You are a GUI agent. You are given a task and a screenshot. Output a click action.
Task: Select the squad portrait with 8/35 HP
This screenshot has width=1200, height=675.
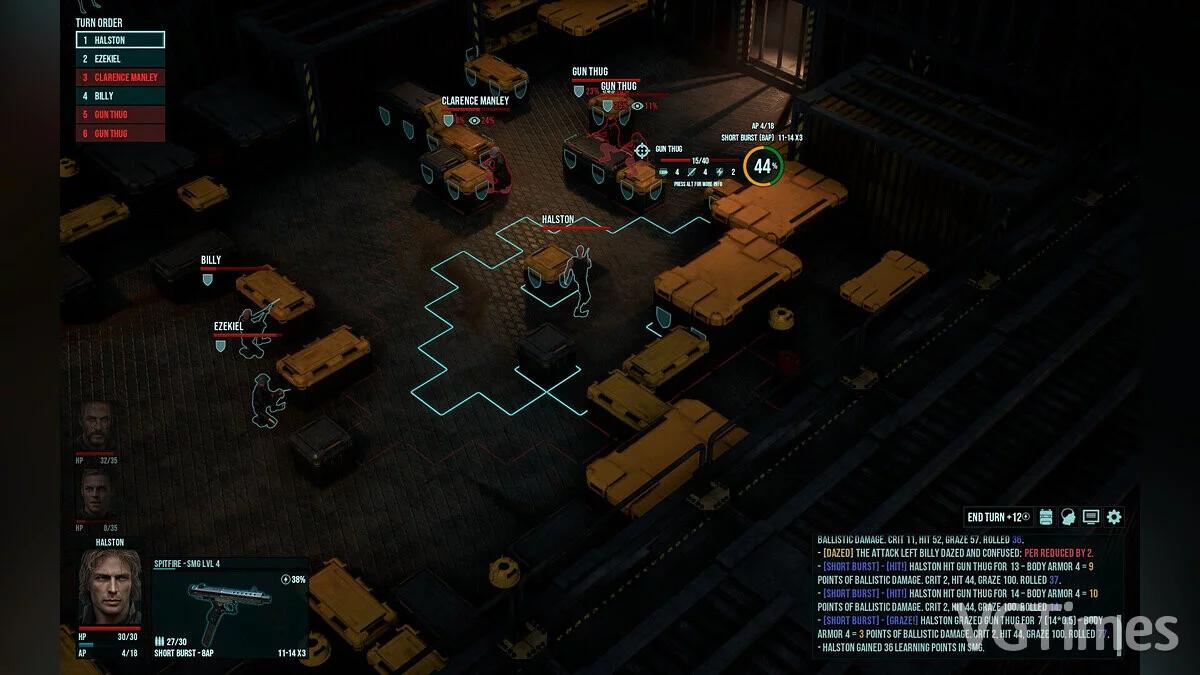98,494
